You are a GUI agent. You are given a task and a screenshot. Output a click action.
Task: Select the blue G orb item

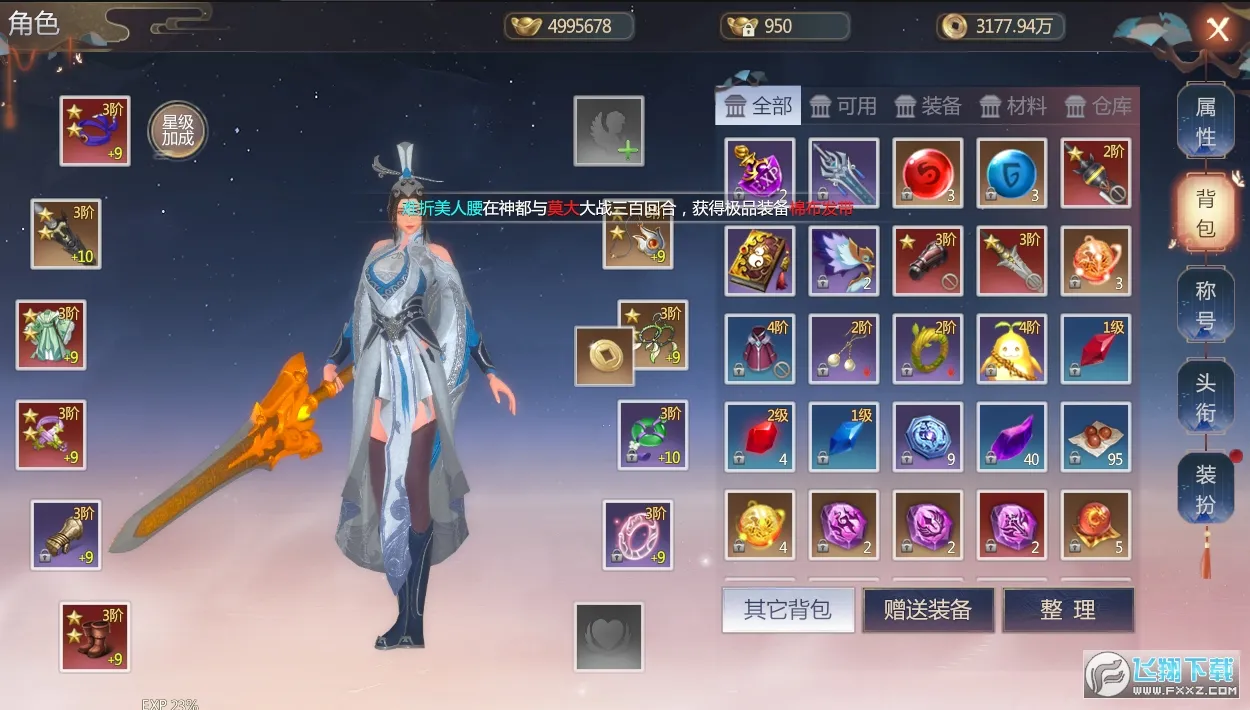pos(1012,173)
